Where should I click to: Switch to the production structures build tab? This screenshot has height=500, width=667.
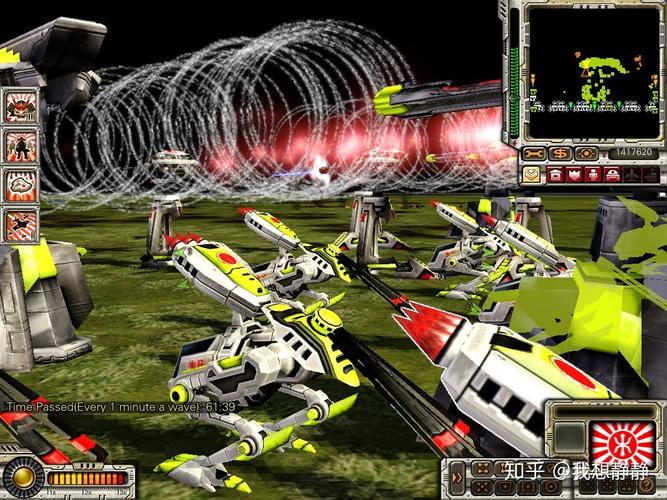pos(553,174)
